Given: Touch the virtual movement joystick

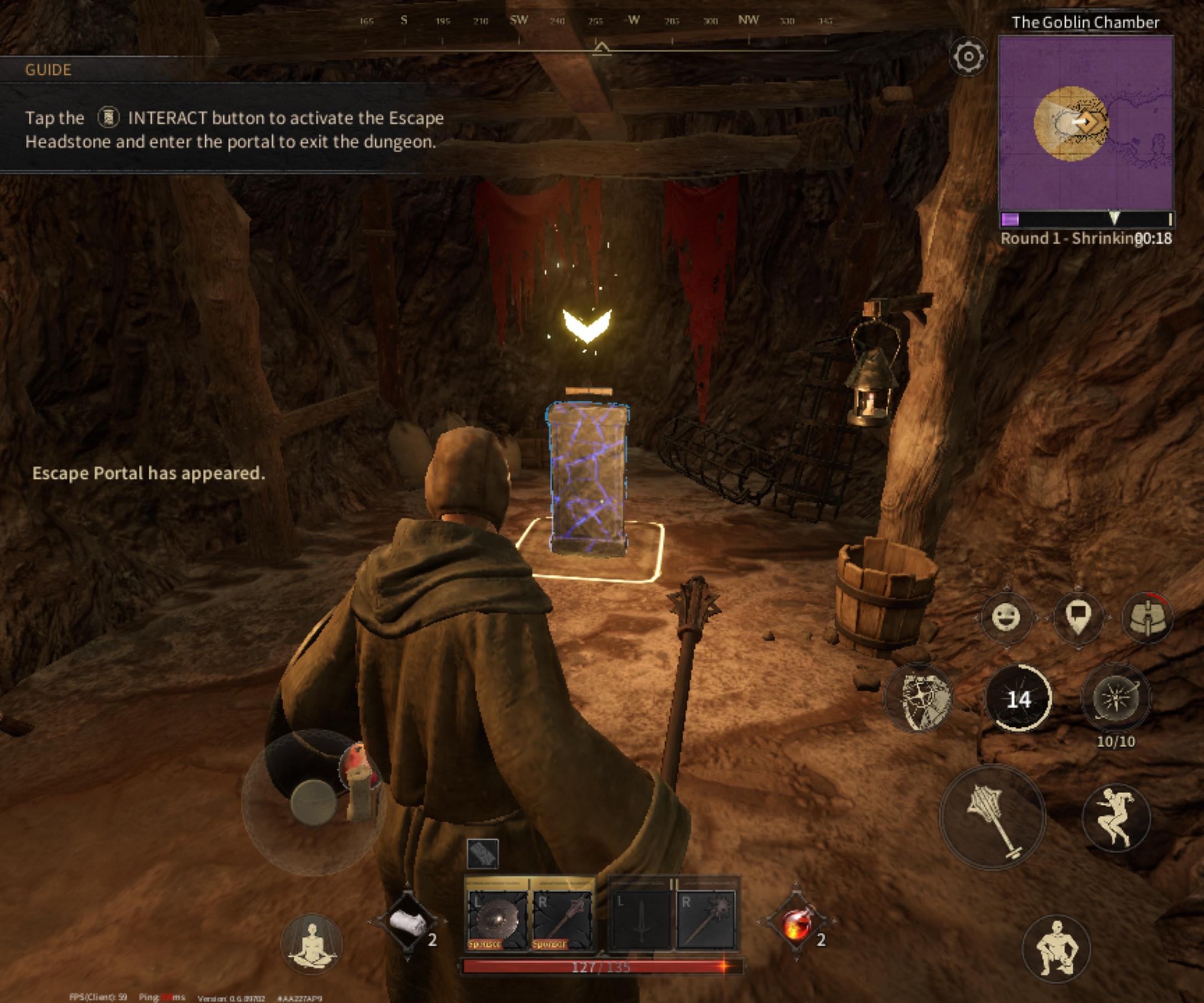Looking at the screenshot, I should 313,802.
